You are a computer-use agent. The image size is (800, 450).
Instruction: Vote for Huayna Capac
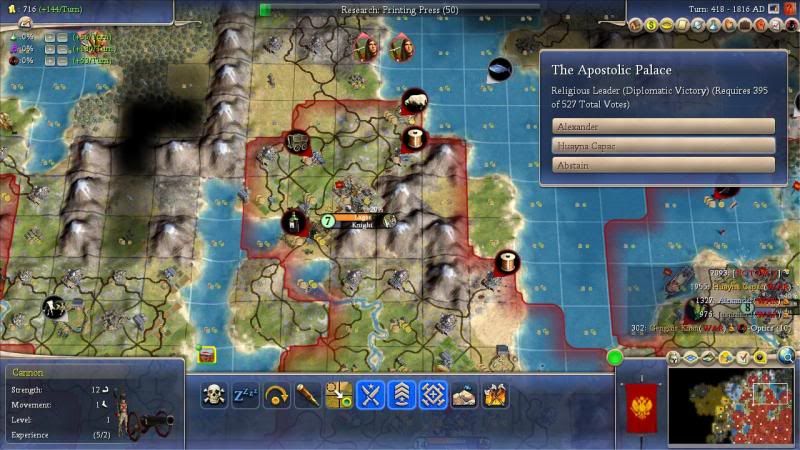click(663, 145)
